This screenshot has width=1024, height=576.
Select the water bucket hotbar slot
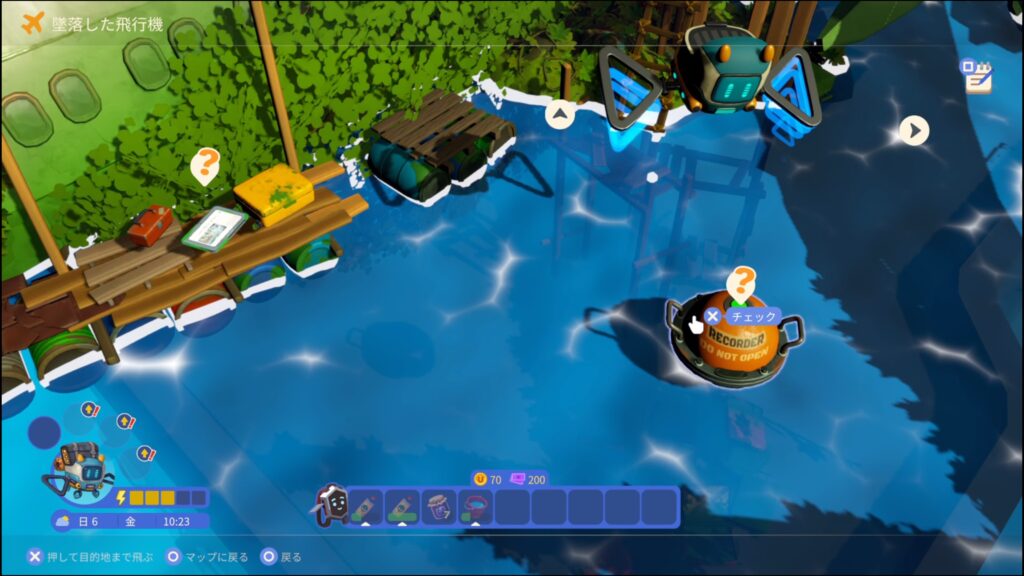[x=475, y=506]
